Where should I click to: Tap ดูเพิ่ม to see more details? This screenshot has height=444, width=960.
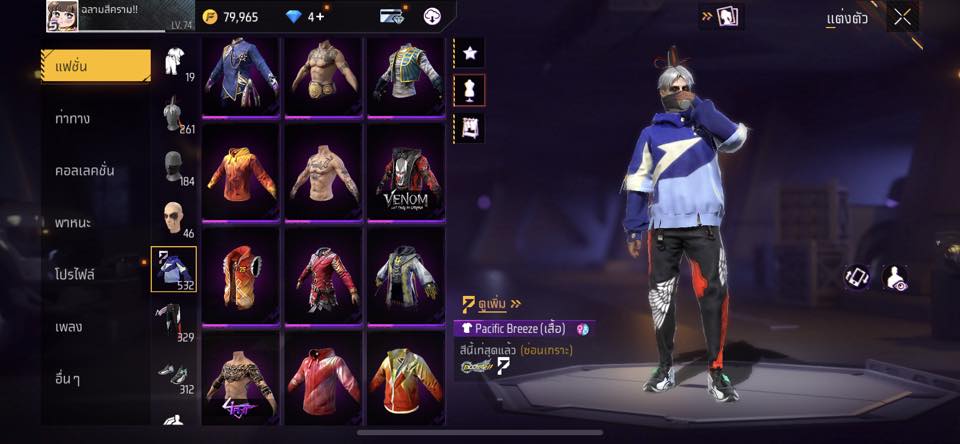pos(494,303)
